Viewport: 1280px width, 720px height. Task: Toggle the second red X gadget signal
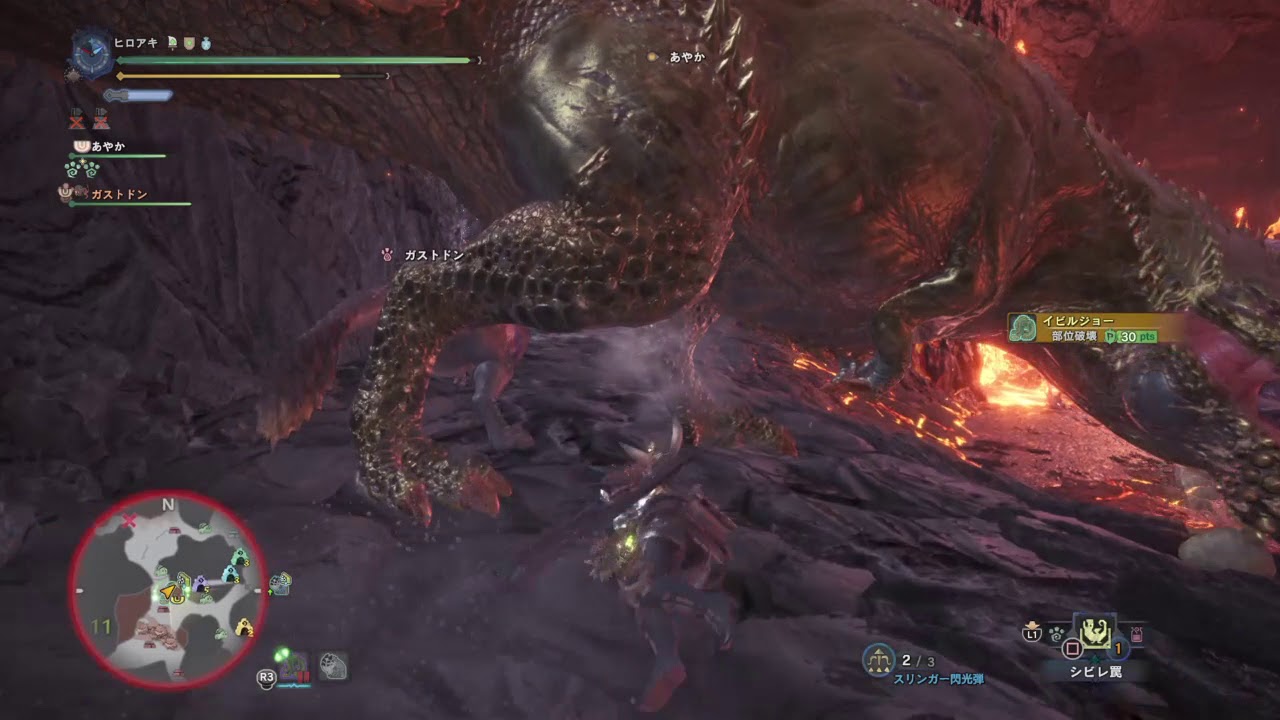tap(102, 121)
